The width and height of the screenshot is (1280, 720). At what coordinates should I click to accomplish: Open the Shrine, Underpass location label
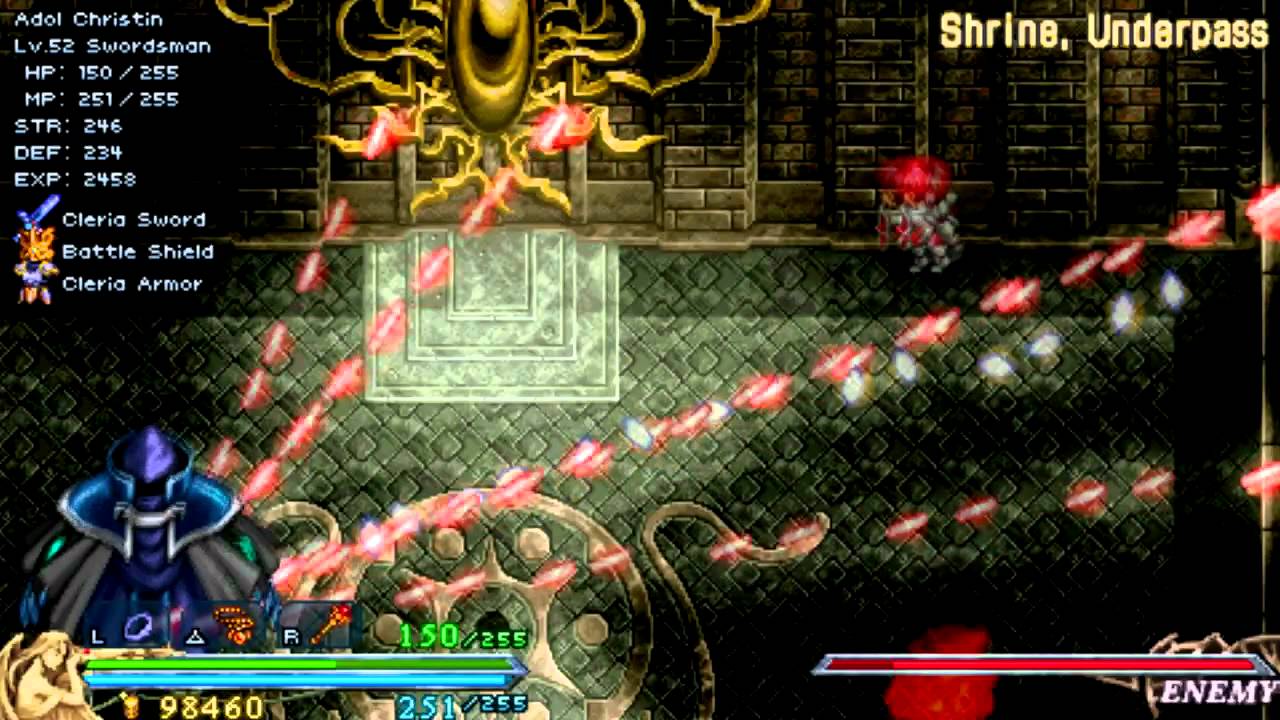click(1098, 30)
